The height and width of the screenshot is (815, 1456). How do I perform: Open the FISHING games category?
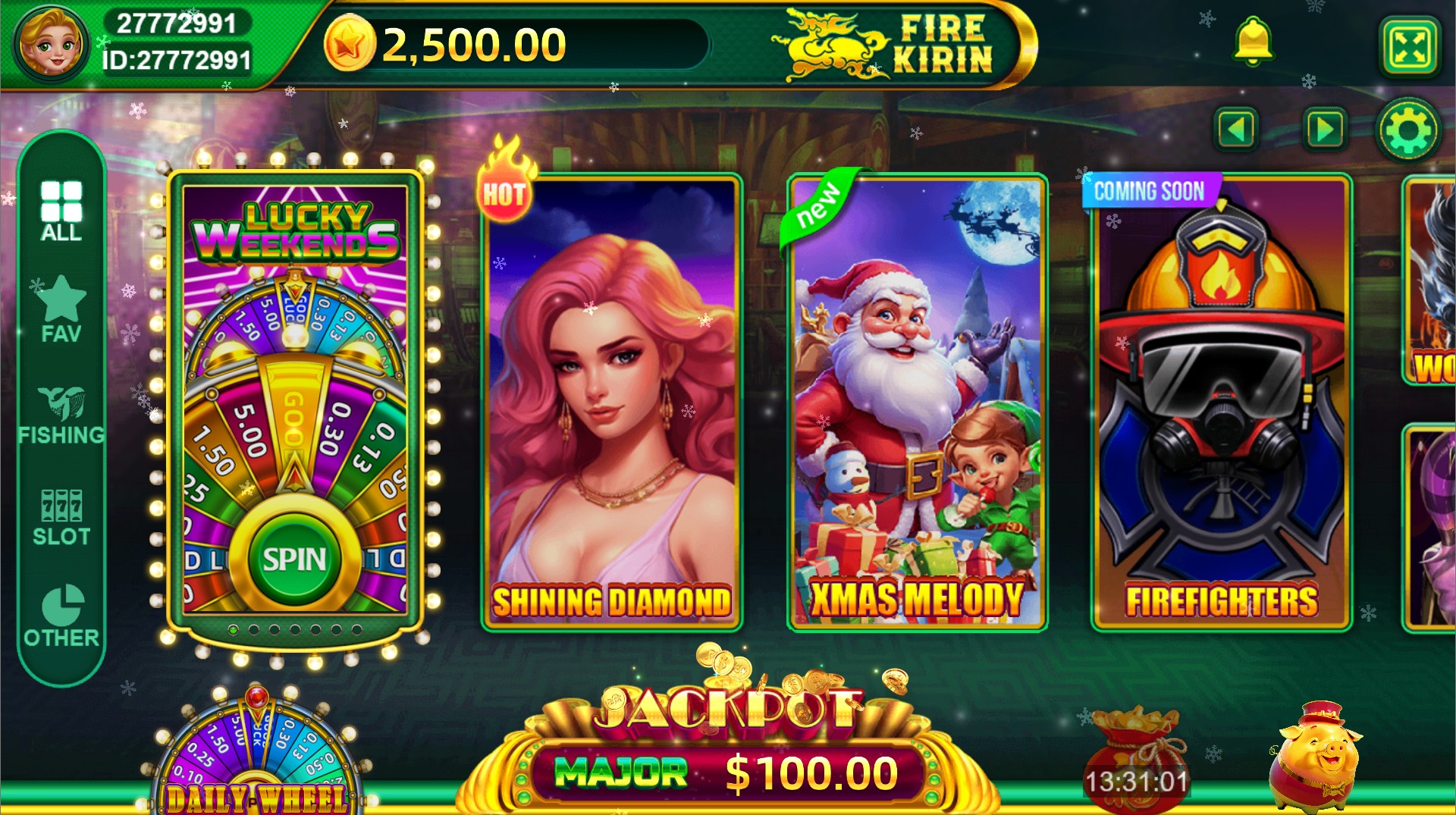pyautogui.click(x=61, y=414)
